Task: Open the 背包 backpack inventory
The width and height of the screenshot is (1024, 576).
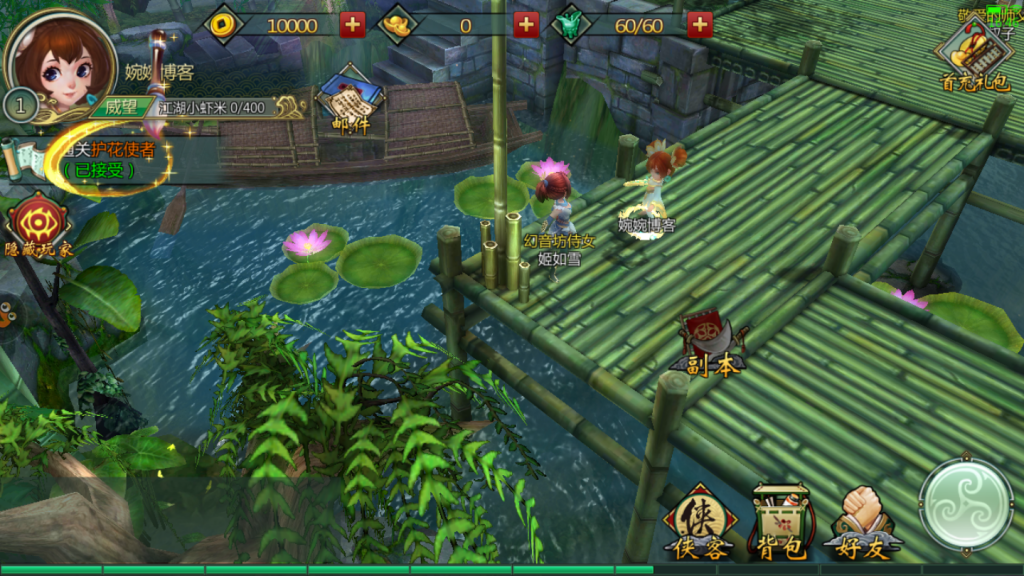Action: click(780, 523)
